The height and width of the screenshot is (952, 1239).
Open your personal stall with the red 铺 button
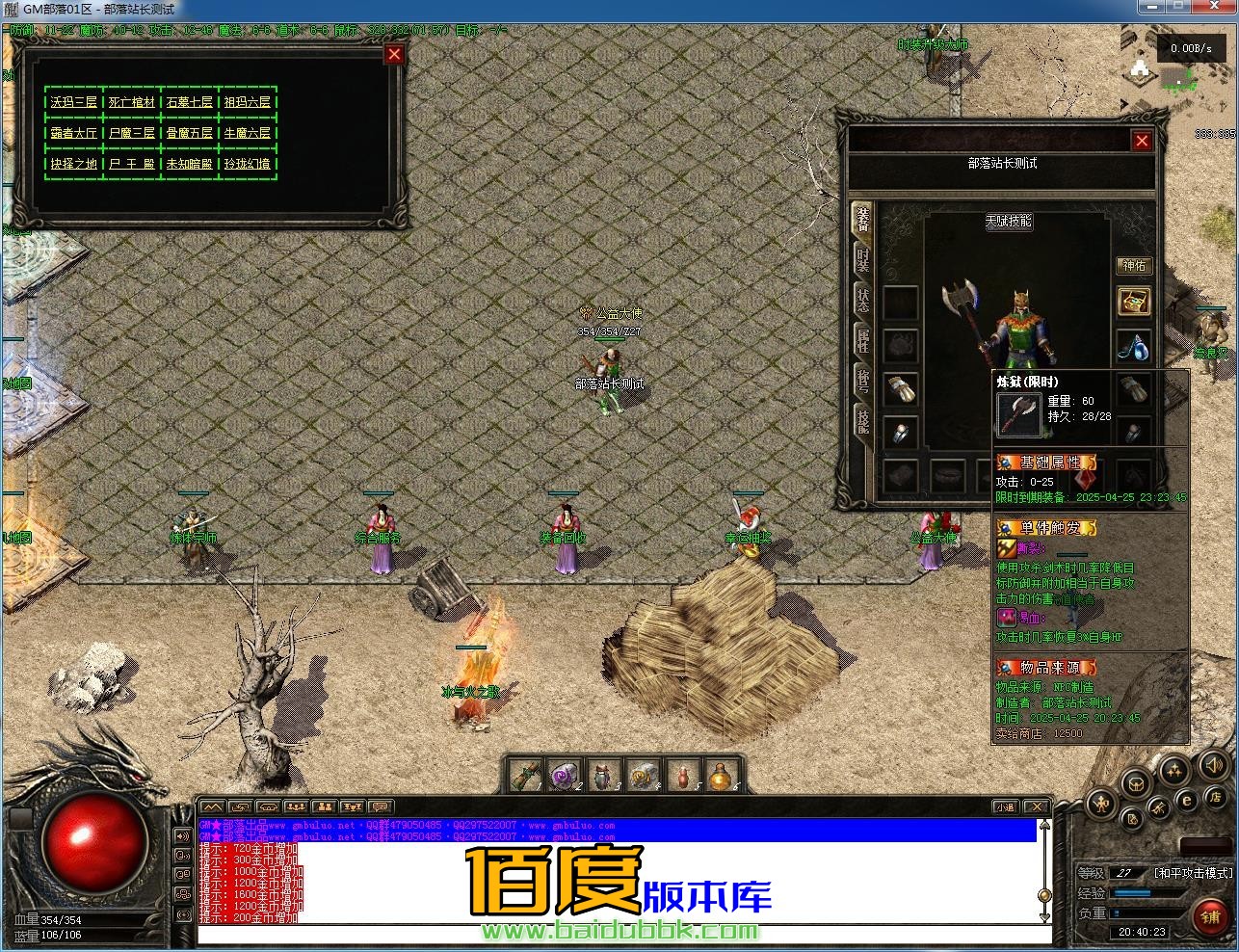tap(1210, 916)
